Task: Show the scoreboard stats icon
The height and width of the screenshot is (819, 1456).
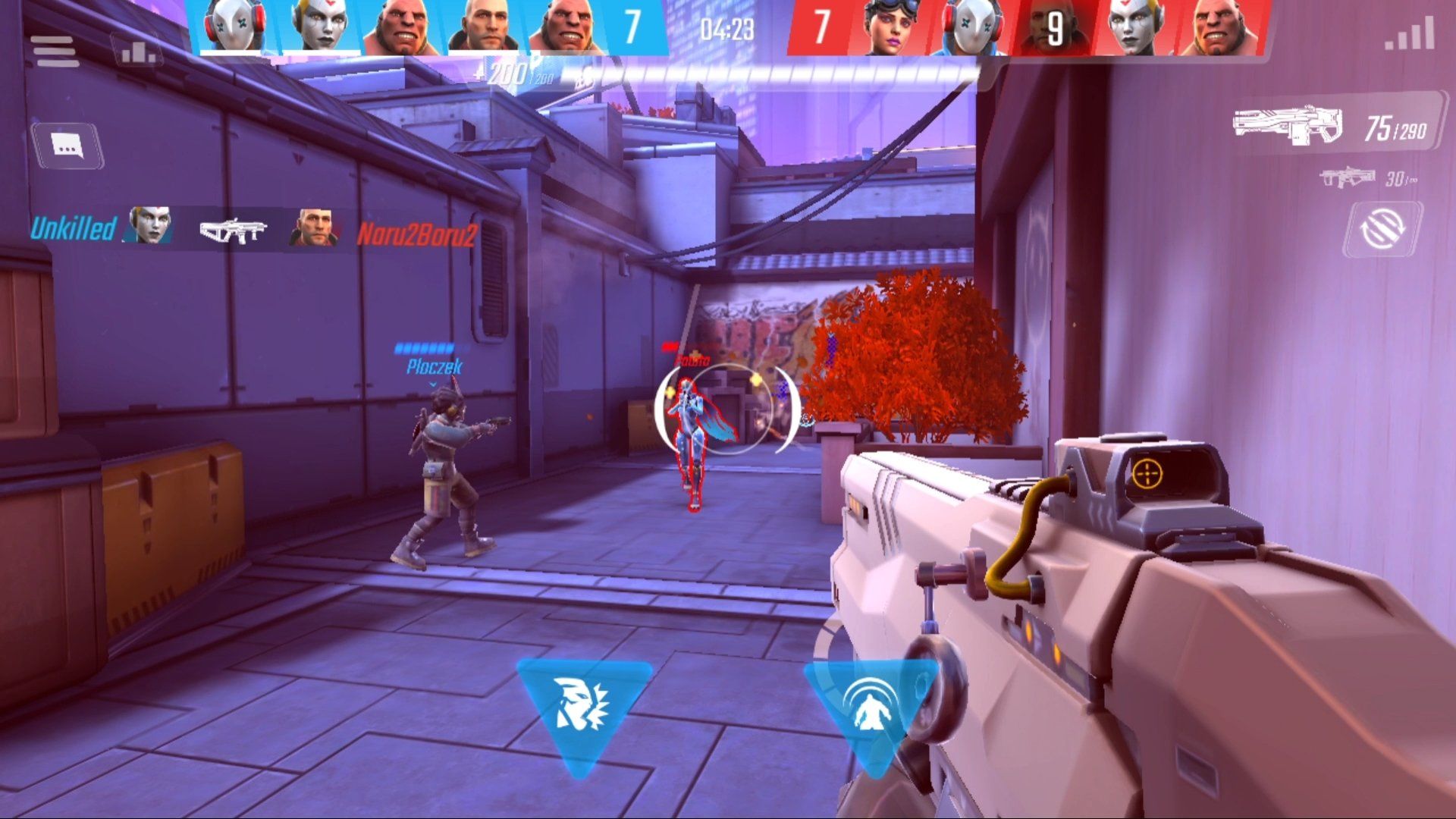Action: pos(139,52)
